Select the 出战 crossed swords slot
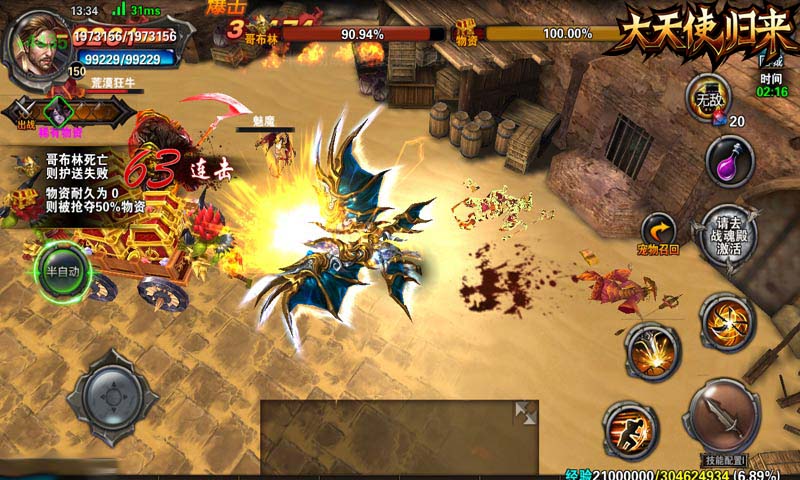 pyautogui.click(x=25, y=110)
